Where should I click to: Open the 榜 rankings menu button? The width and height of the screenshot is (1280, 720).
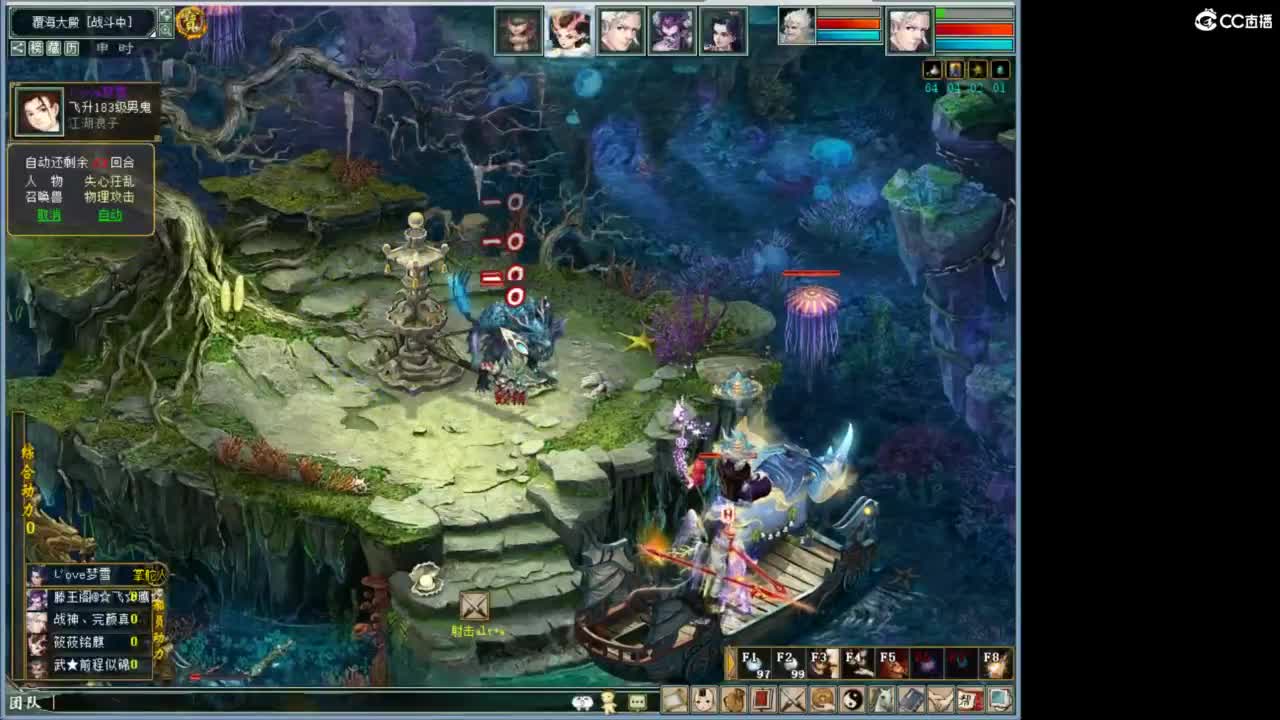pos(35,47)
